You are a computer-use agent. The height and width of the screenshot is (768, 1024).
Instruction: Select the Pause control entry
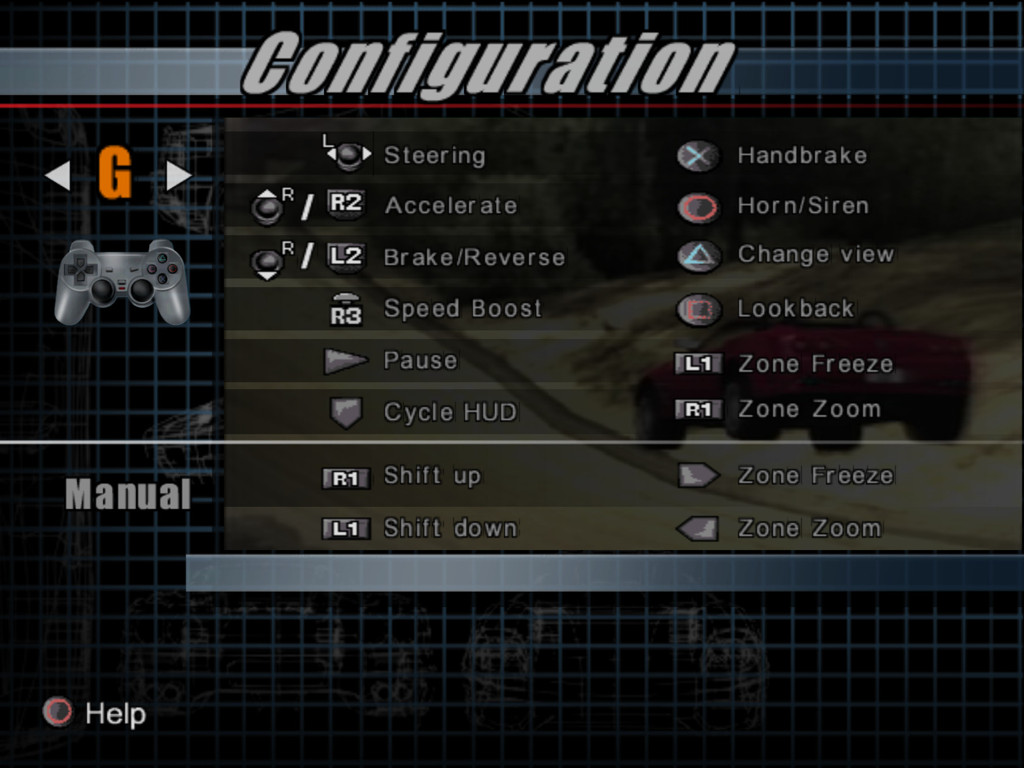tap(420, 361)
